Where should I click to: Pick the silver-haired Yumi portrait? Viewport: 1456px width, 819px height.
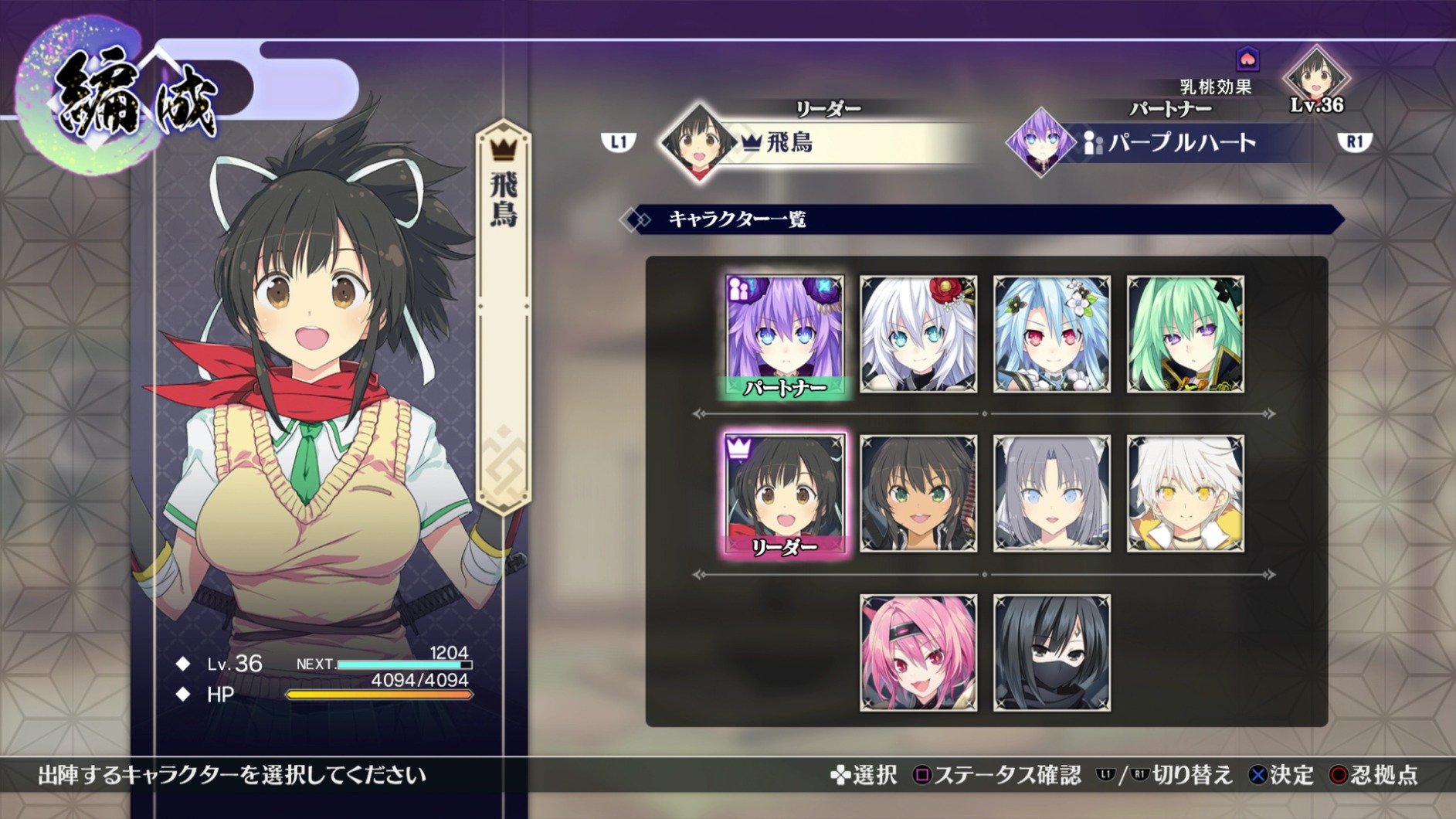[1052, 494]
